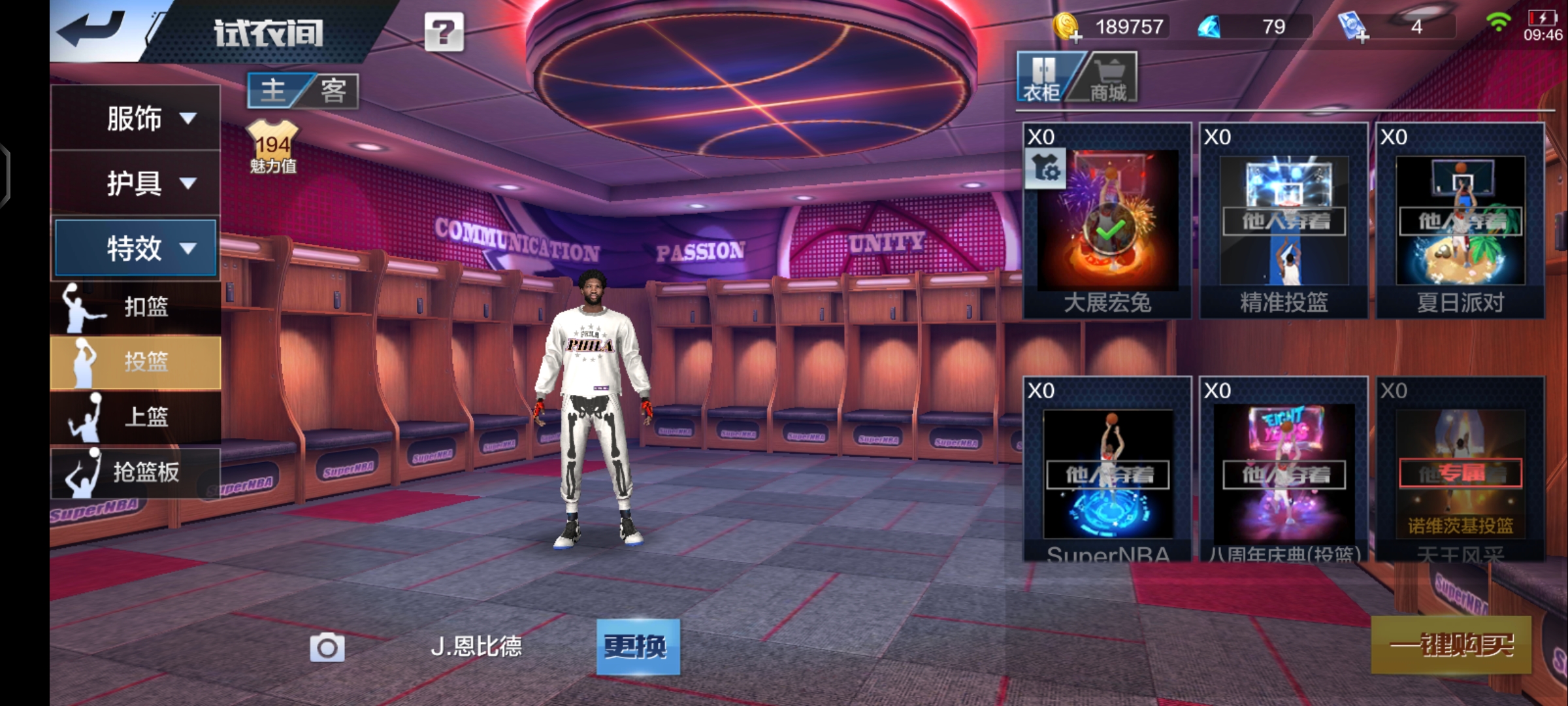1568x706 pixels.
Task: Open the question mark help button
Action: [x=444, y=32]
